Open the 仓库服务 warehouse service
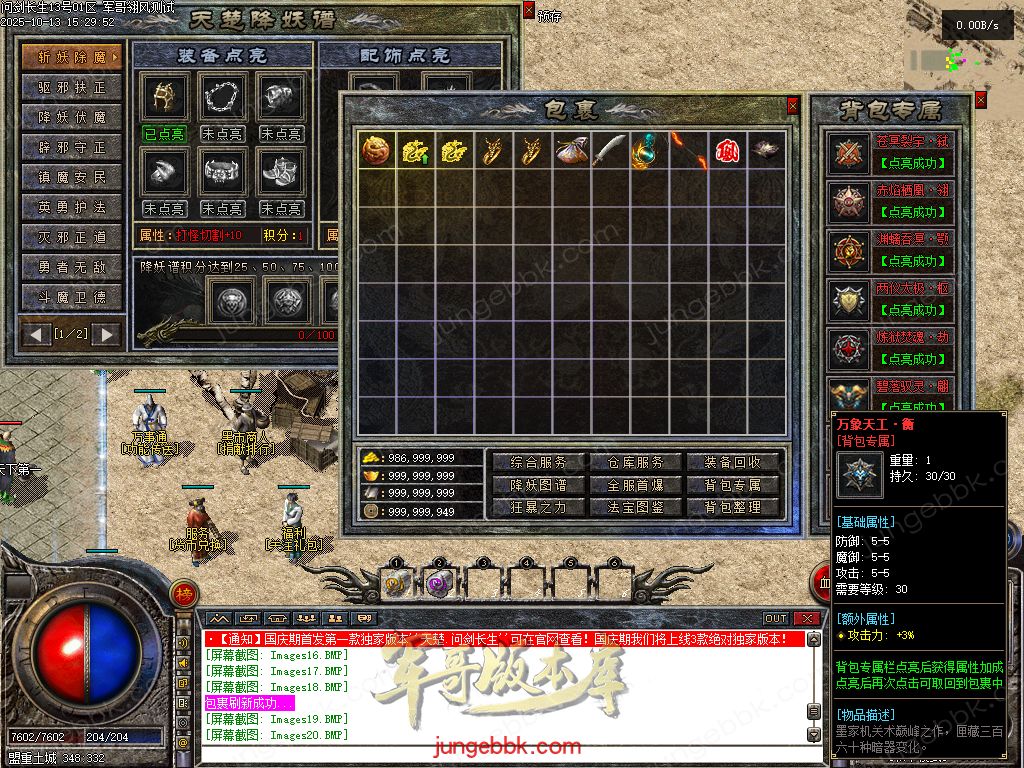This screenshot has height=768, width=1024. coord(636,463)
